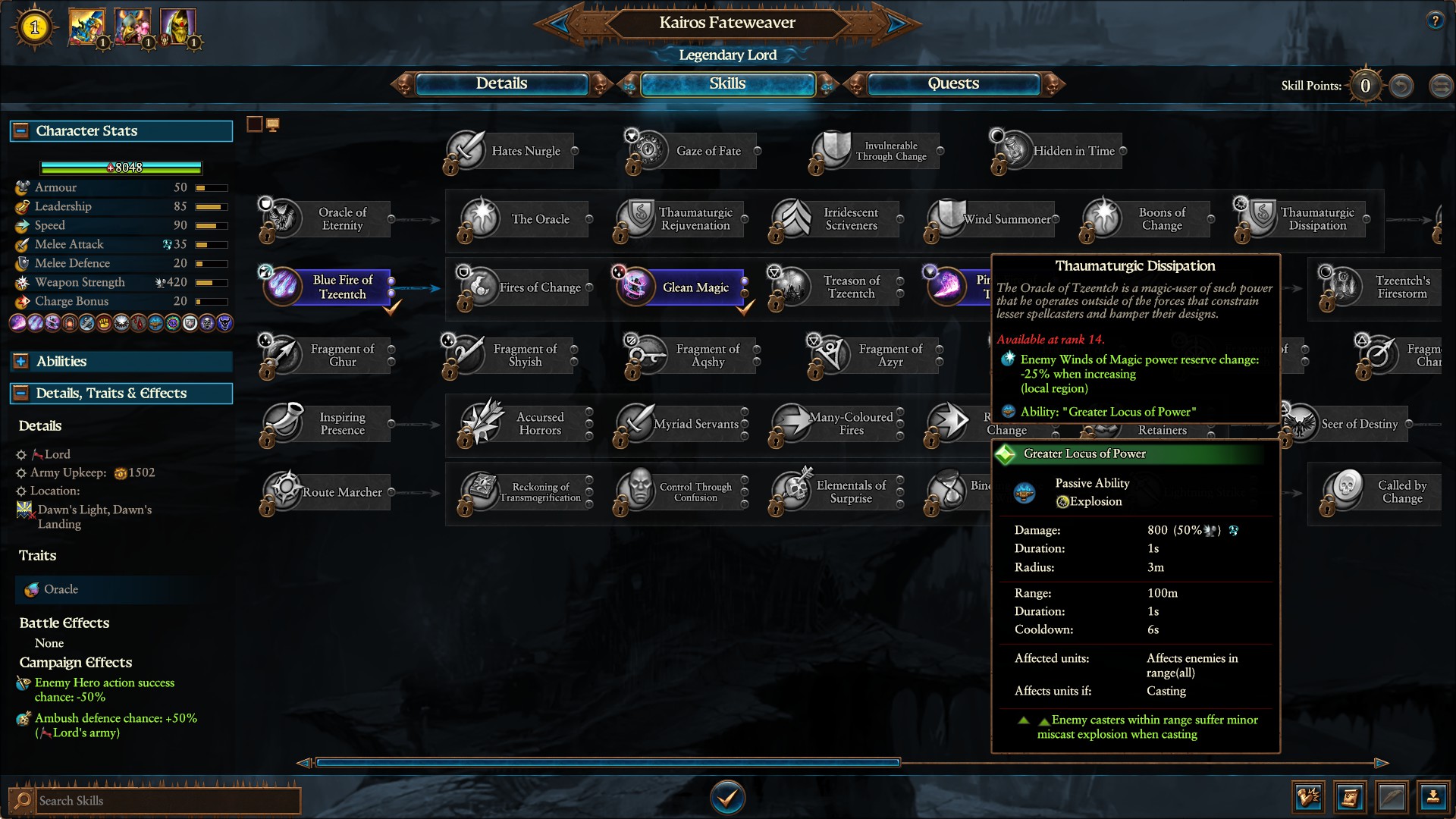Image resolution: width=1456 pixels, height=819 pixels.
Task: Click the reset skill points arrow button
Action: pyautogui.click(x=1401, y=86)
